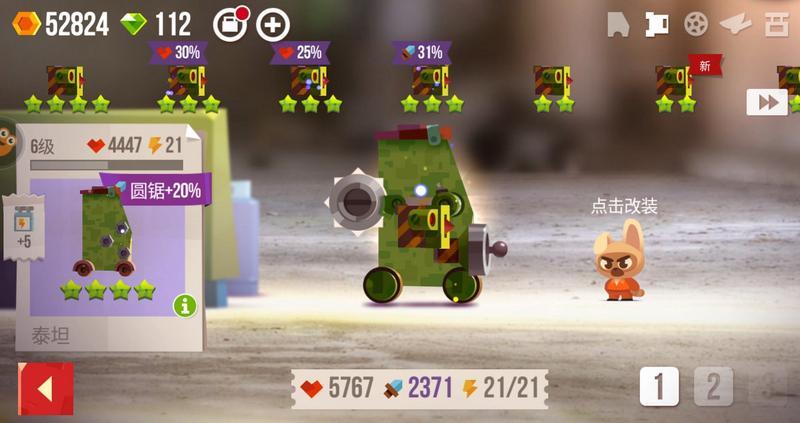Image resolution: width=800 pixels, height=423 pixels.
Task: Switch to the rocket gadget parts category
Action: (x=735, y=24)
